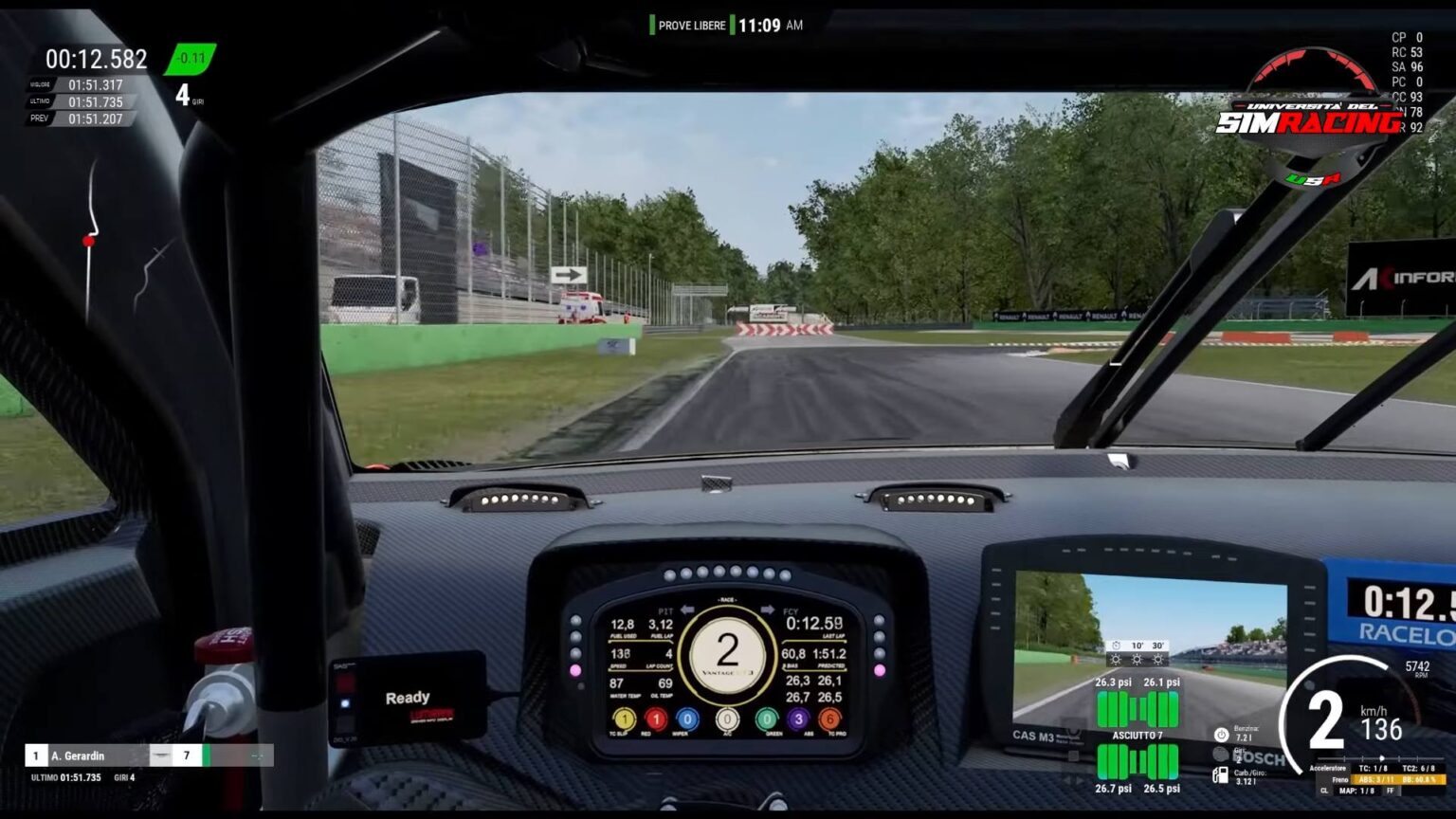1456x819 pixels.
Task: Select the white A/C dial icon
Action: click(726, 719)
